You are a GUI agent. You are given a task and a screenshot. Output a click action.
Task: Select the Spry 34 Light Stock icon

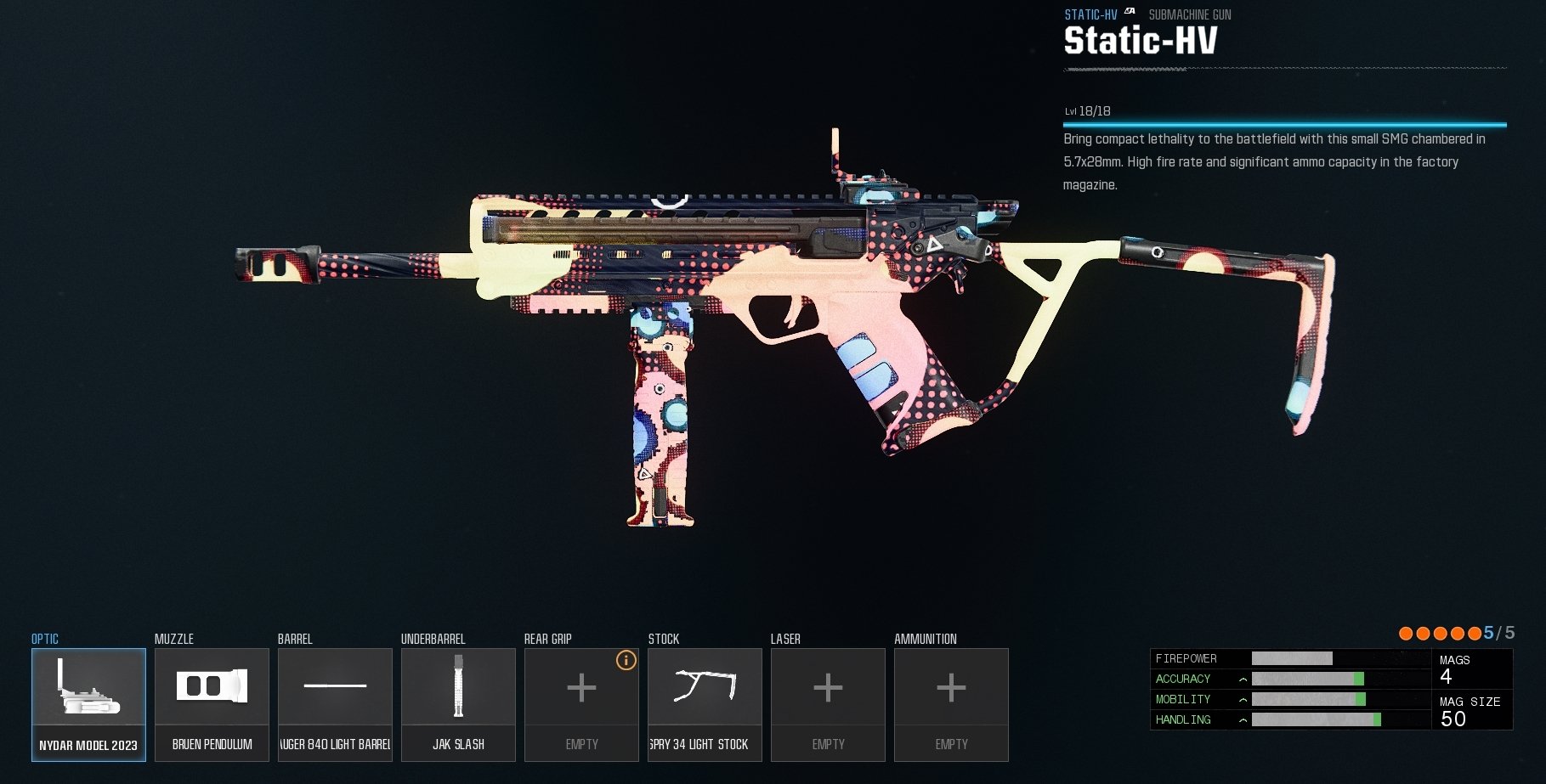[705, 687]
